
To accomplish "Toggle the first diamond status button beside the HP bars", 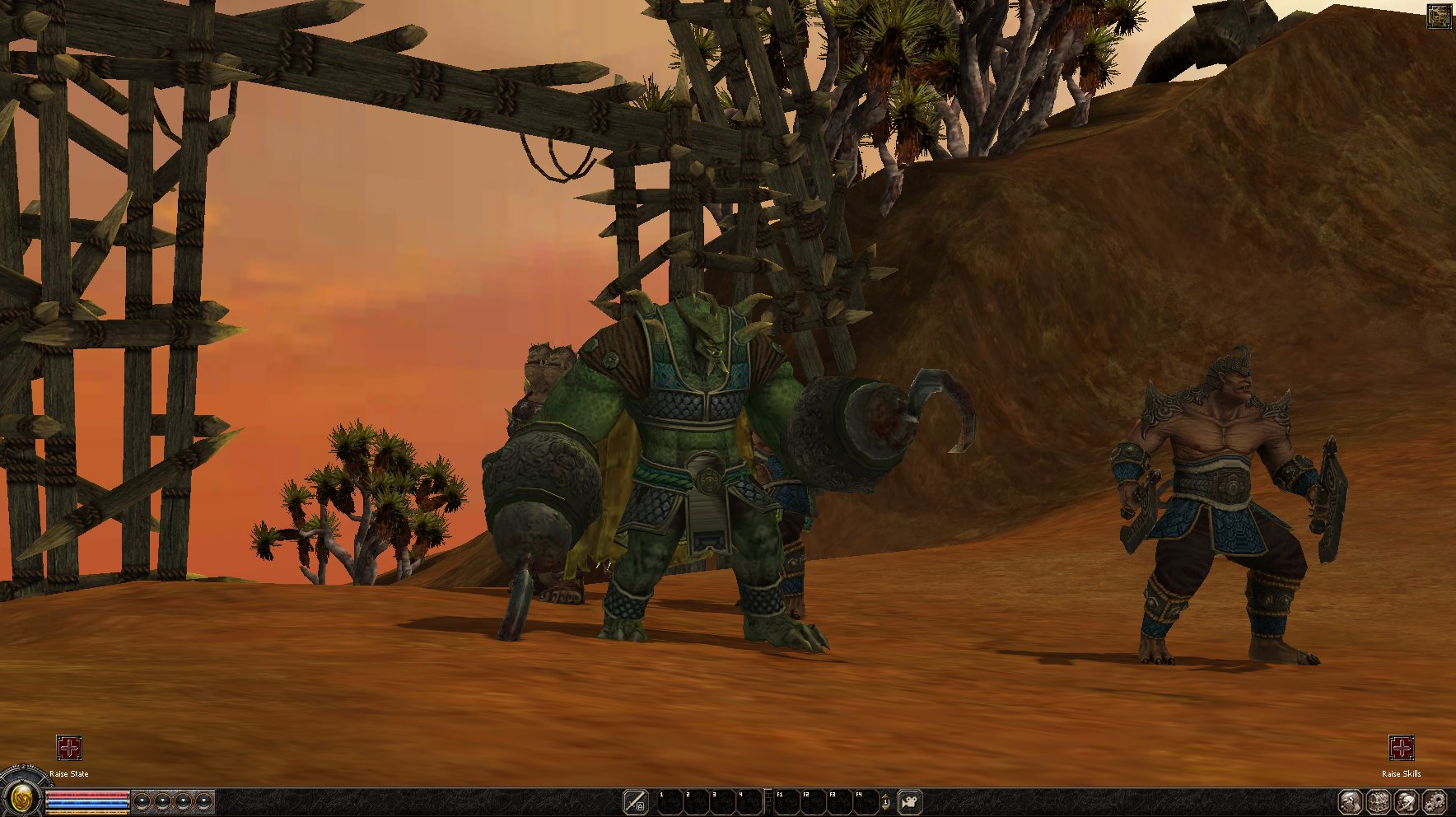I will point(142,800).
